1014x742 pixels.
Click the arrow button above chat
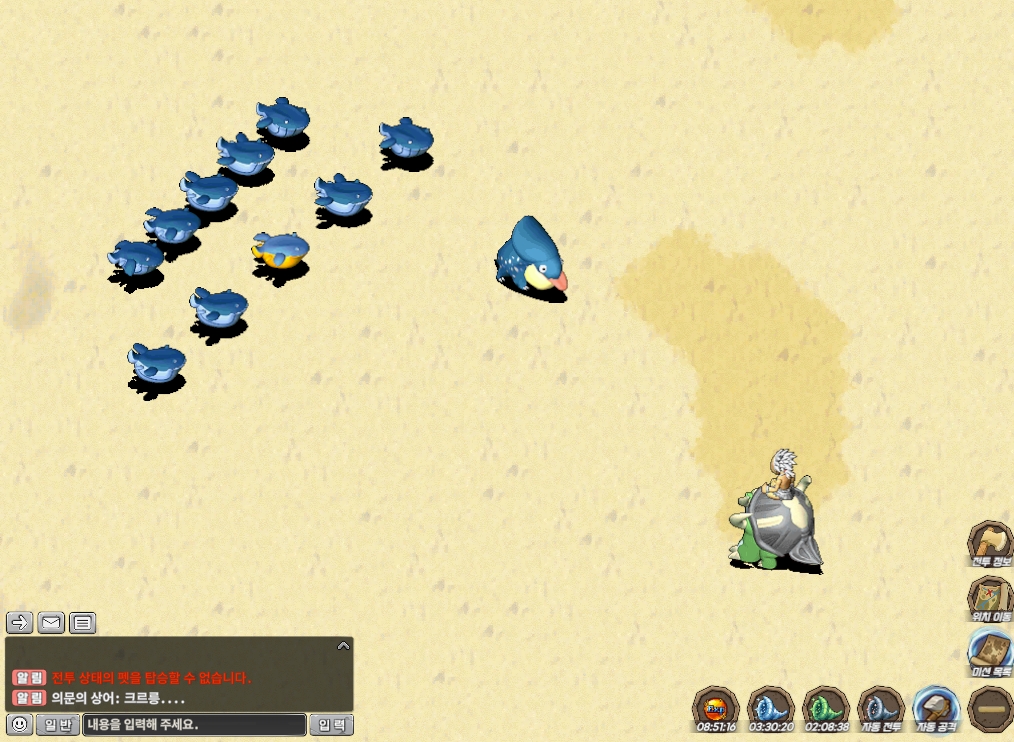[19, 623]
